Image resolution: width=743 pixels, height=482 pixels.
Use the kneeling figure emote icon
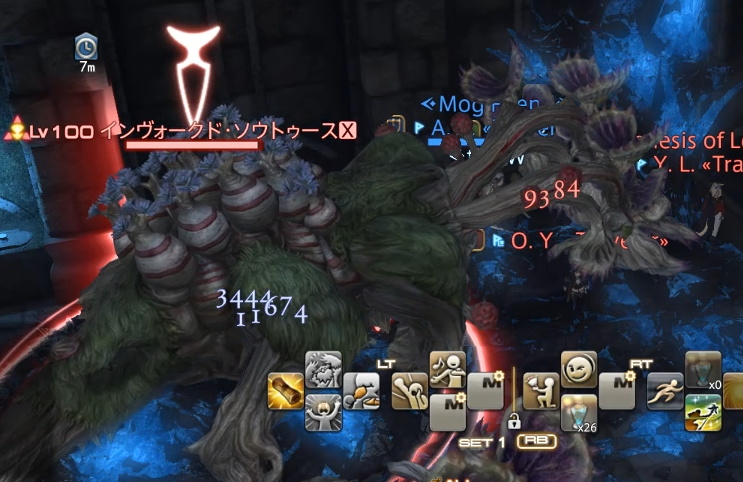point(541,391)
